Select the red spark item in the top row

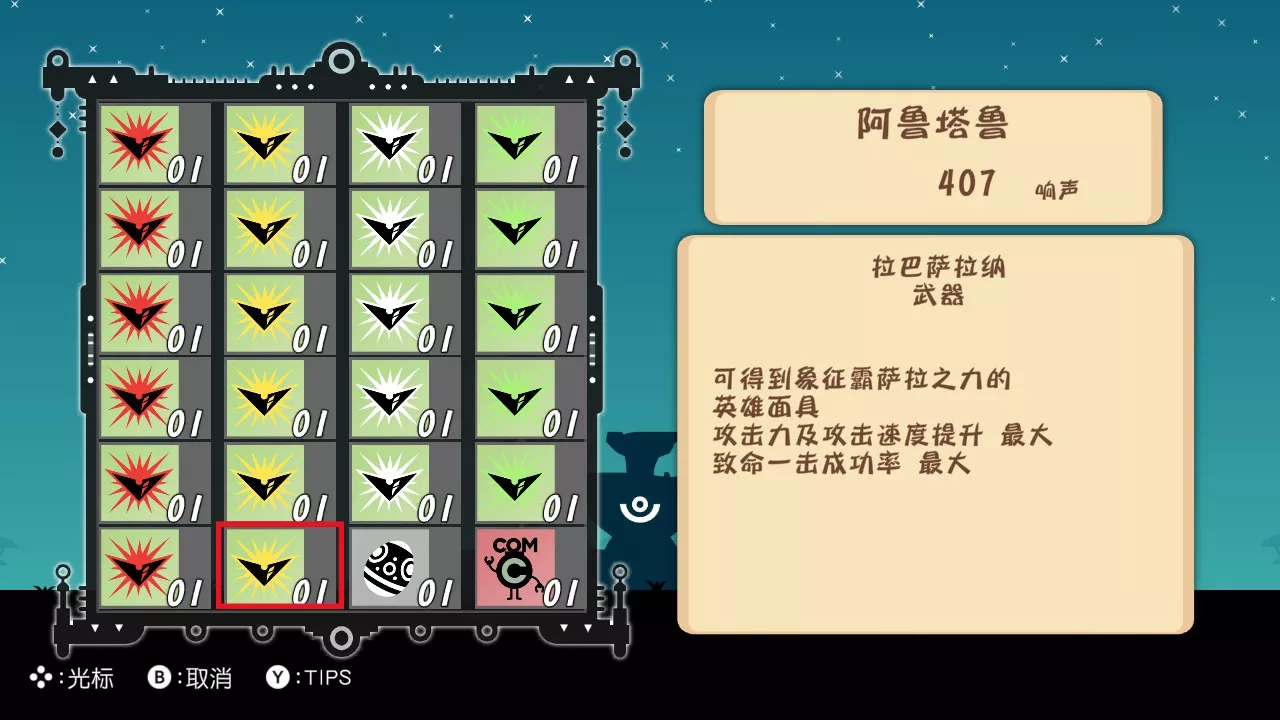[138, 145]
